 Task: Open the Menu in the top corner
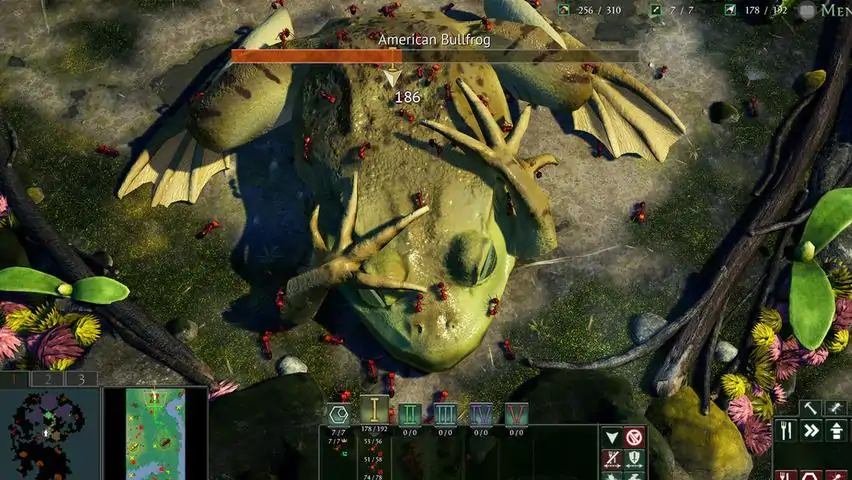(x=830, y=10)
